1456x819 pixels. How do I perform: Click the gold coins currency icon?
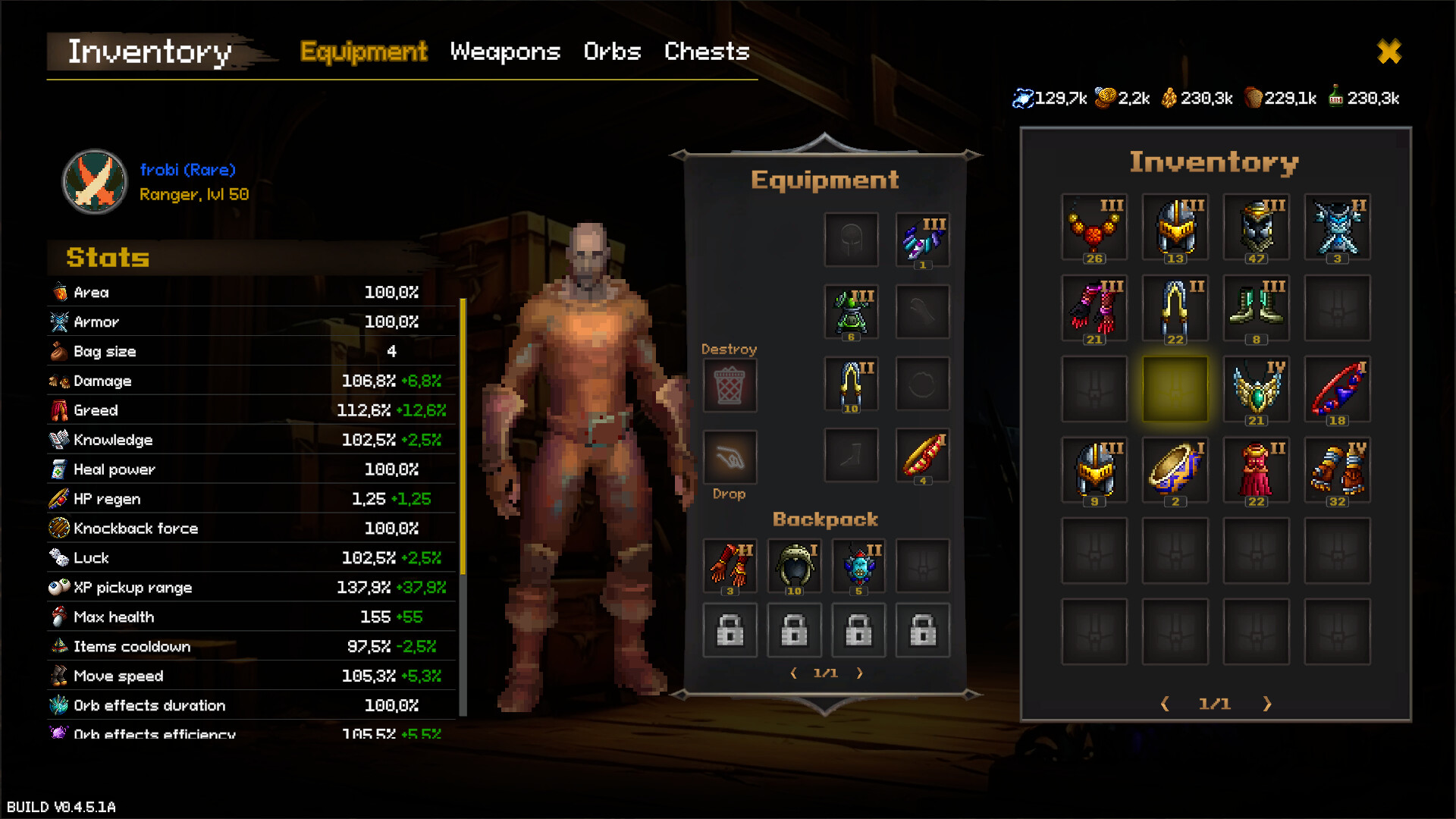[x=1104, y=97]
